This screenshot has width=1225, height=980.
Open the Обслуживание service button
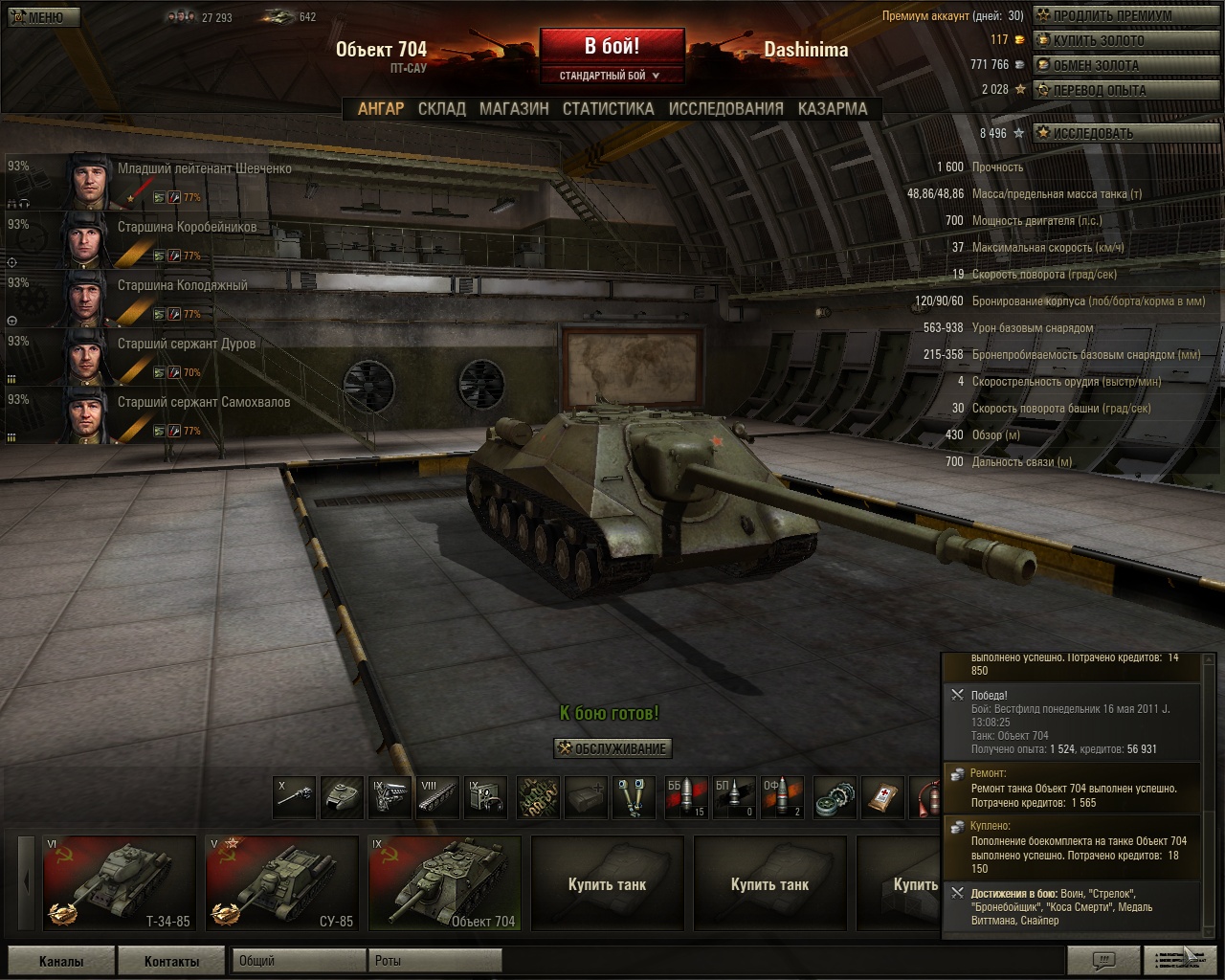pos(612,748)
